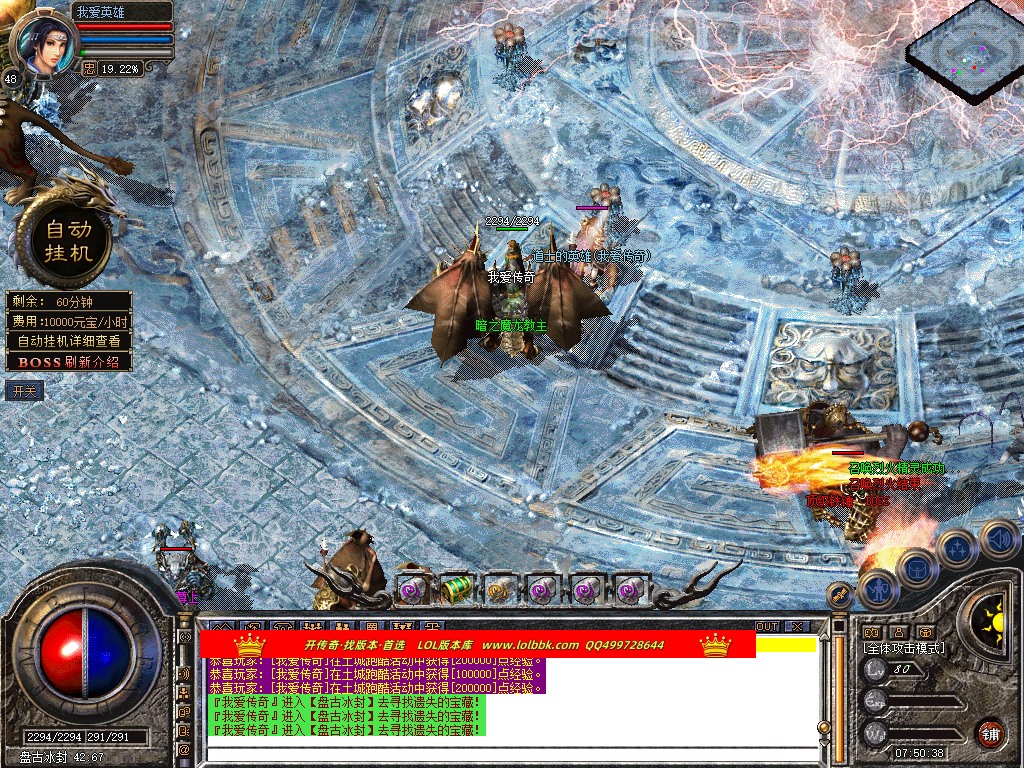
Task: Toggle sound with the speaker button
Action: 998,538
